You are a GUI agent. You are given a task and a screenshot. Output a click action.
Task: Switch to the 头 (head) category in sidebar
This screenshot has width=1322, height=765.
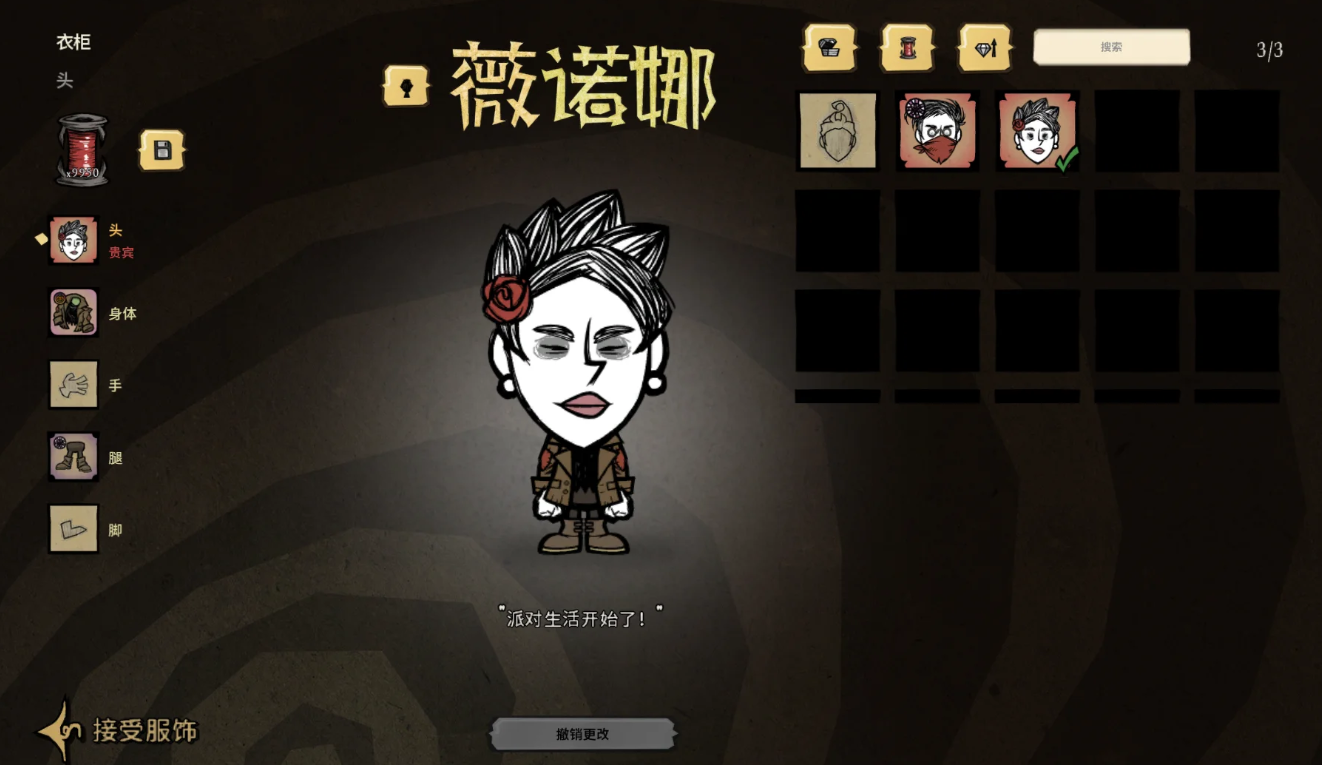(x=72, y=240)
